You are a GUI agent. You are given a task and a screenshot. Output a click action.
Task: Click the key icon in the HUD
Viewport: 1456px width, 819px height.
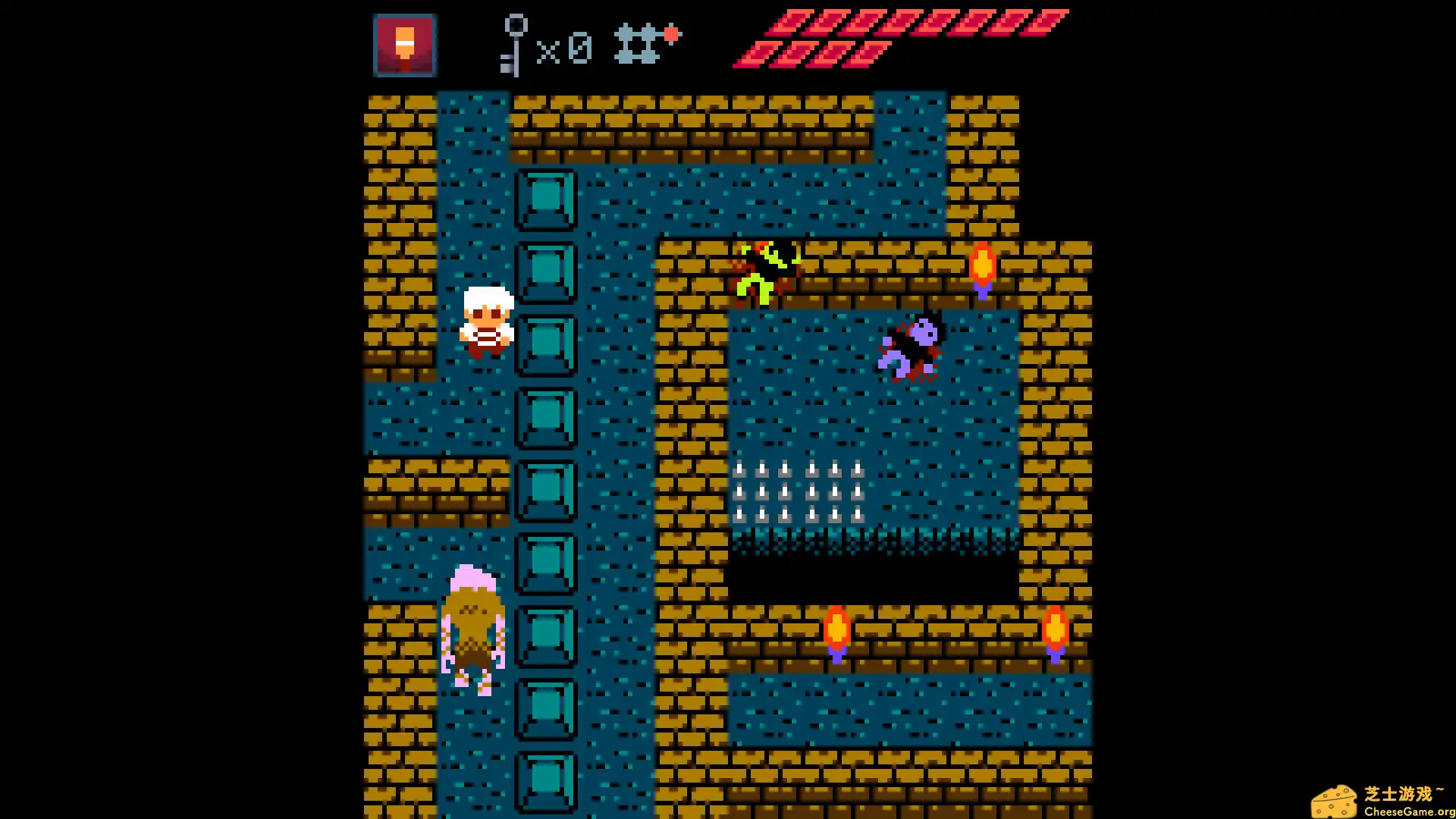pyautogui.click(x=516, y=45)
